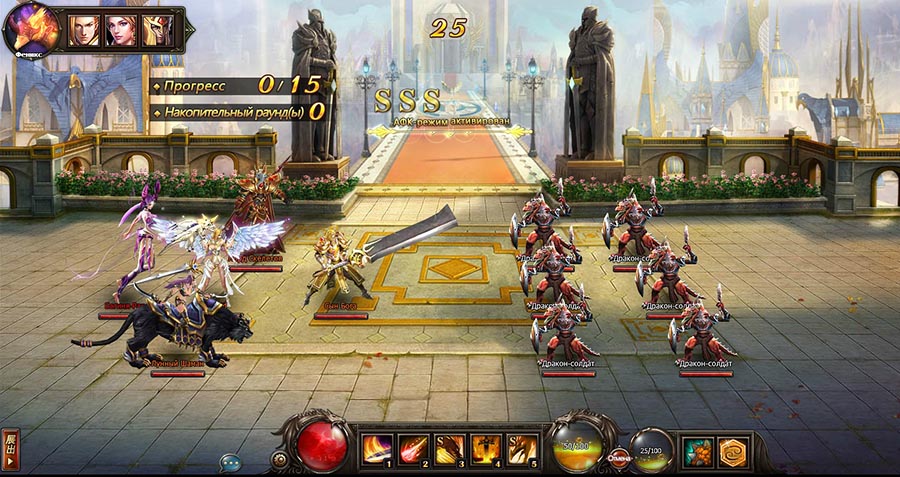900x477 pixels.
Task: Activate the golden hexagon emblem icon
Action: pyautogui.click(x=735, y=452)
